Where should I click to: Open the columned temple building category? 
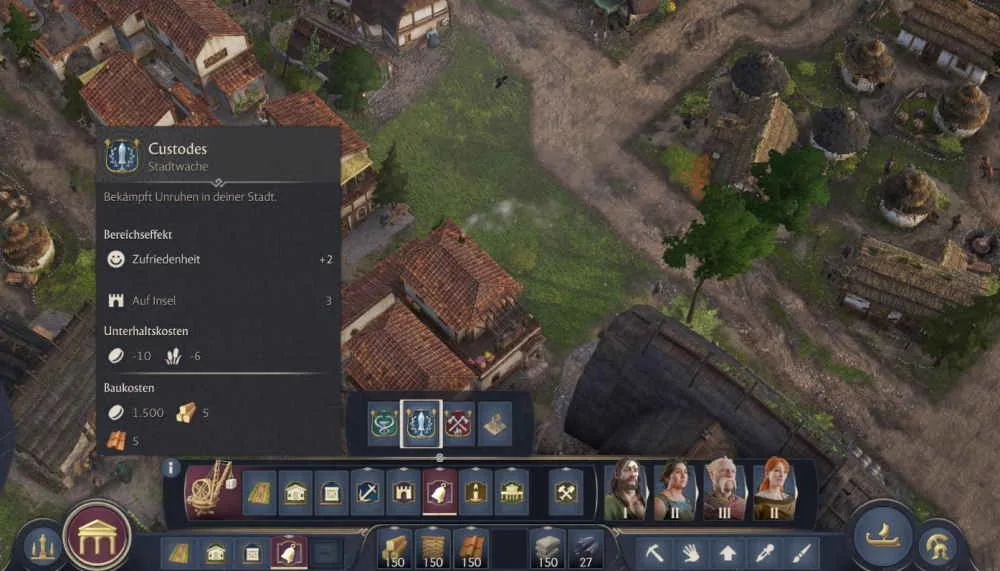click(511, 492)
